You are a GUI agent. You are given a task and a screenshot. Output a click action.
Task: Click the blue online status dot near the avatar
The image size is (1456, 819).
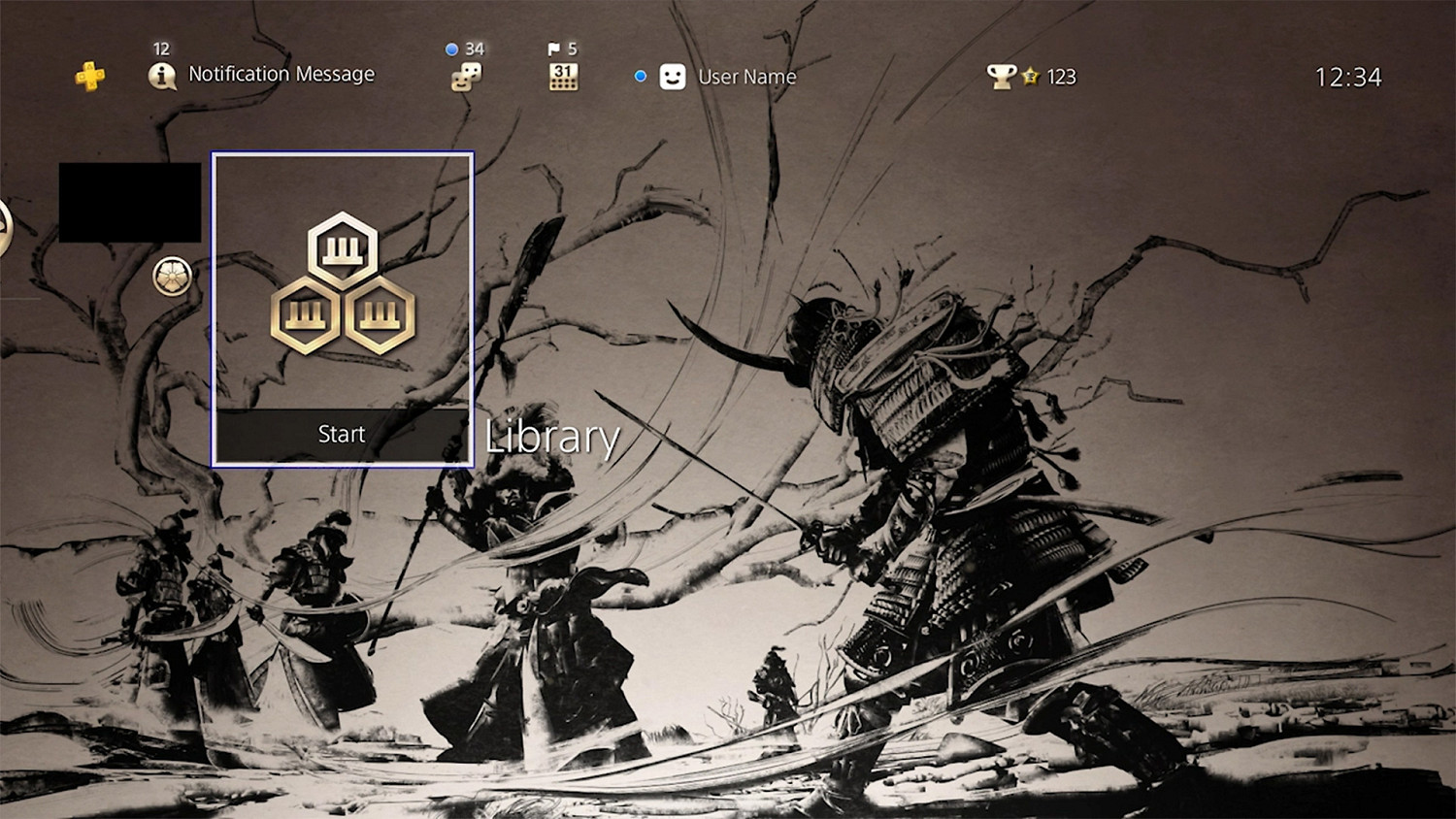tap(639, 75)
